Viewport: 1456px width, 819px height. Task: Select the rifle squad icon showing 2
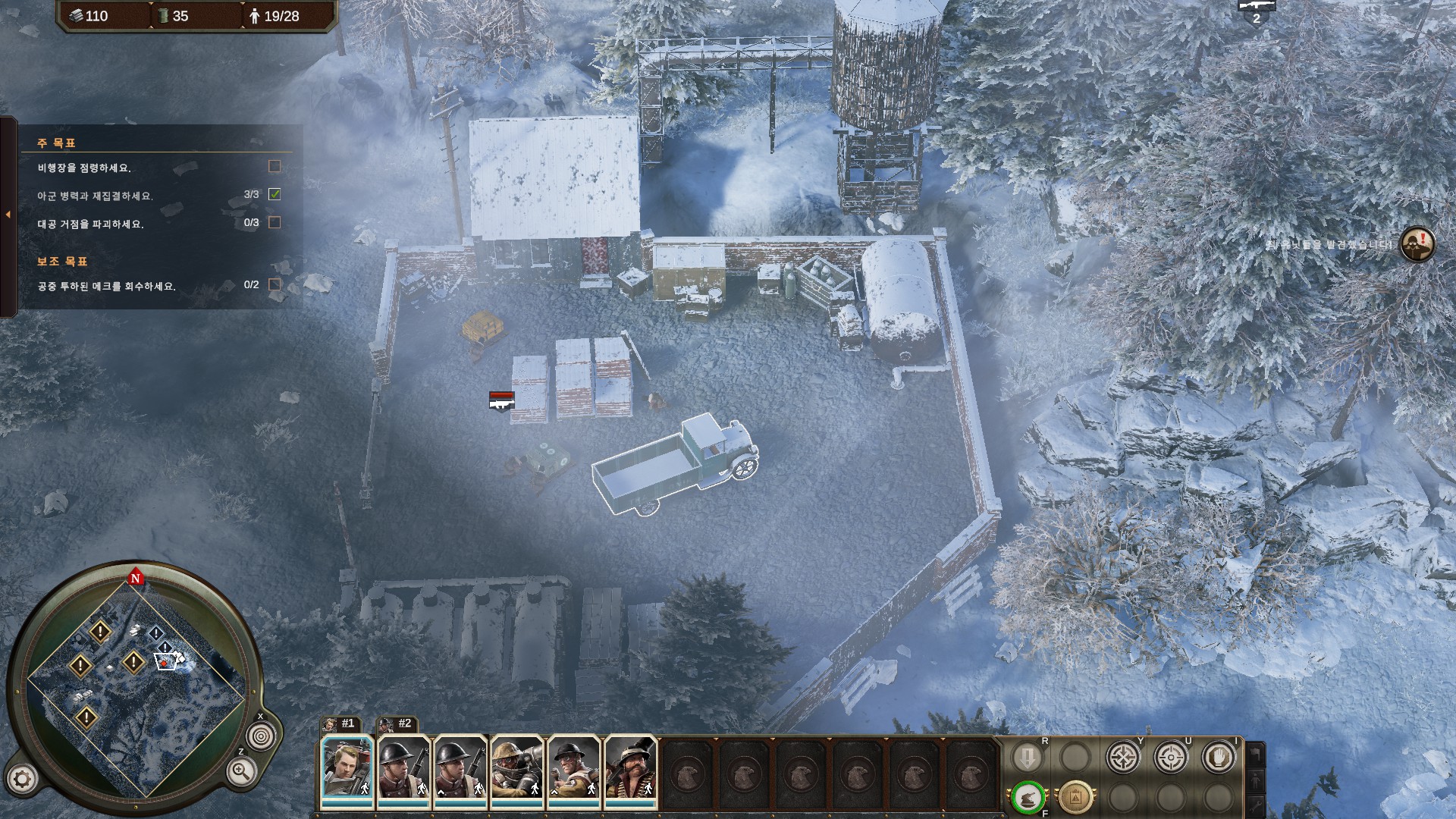pos(1257,12)
